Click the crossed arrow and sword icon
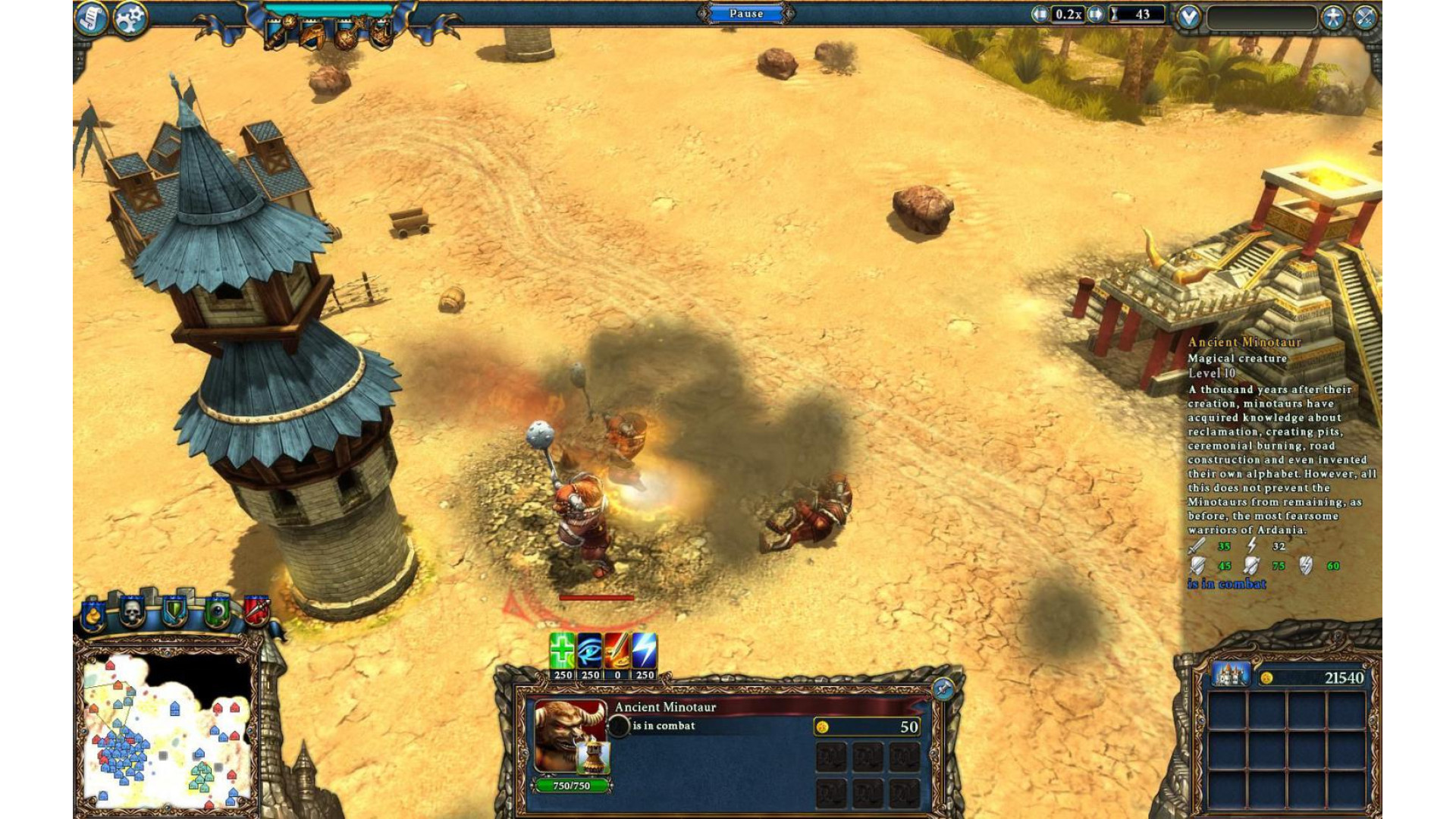This screenshot has height=819, width=1456. 1365,17
